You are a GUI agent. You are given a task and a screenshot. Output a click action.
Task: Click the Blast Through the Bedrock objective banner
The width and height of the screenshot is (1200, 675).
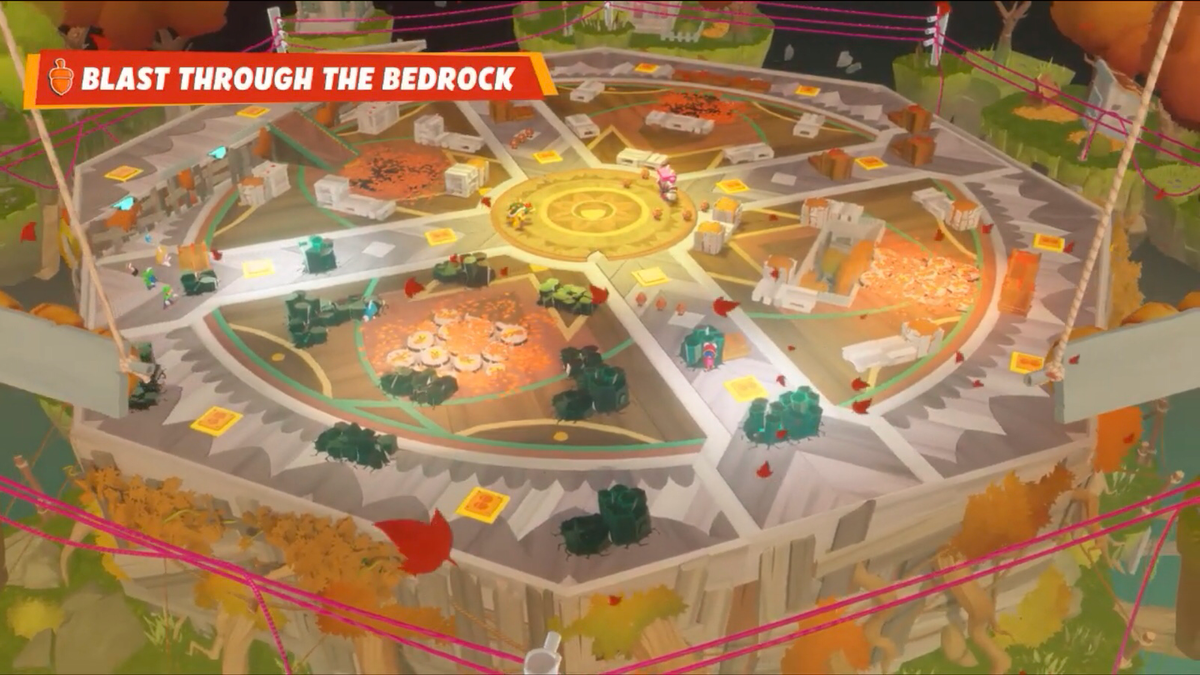pos(290,79)
